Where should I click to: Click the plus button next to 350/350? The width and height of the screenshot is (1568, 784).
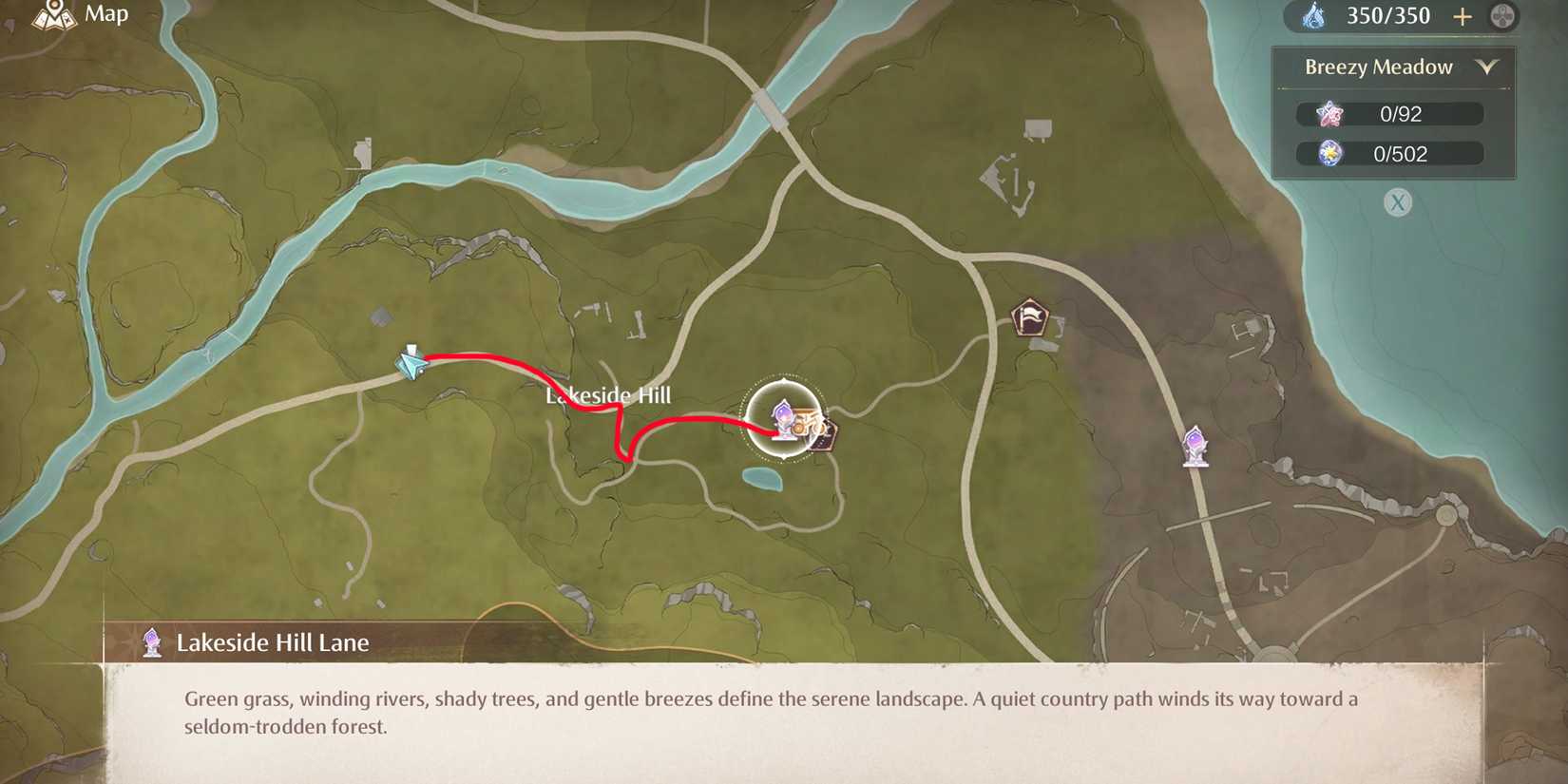1462,16
